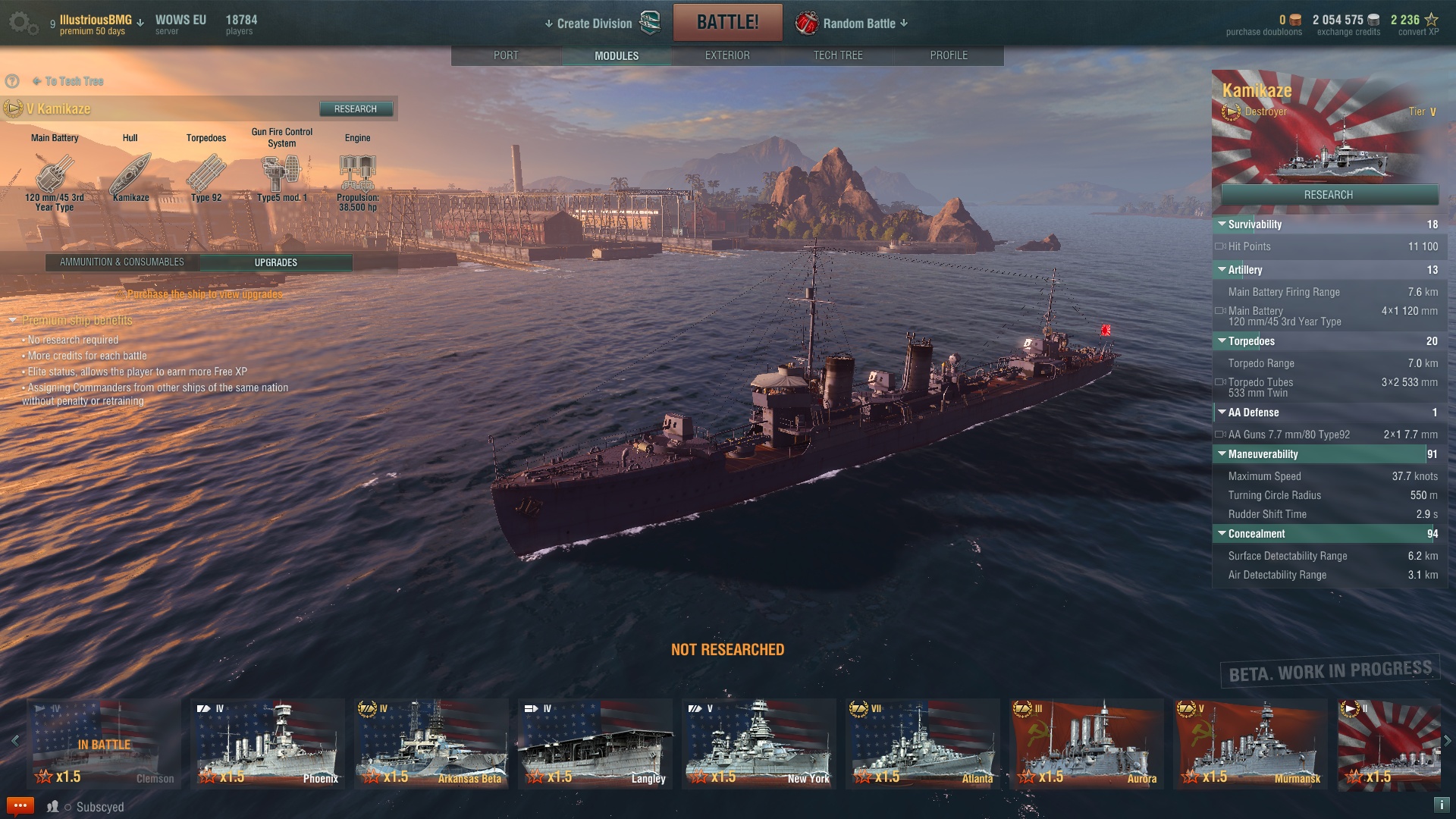The width and height of the screenshot is (1456, 819).
Task: Open the Exterior tab
Action: (726, 55)
